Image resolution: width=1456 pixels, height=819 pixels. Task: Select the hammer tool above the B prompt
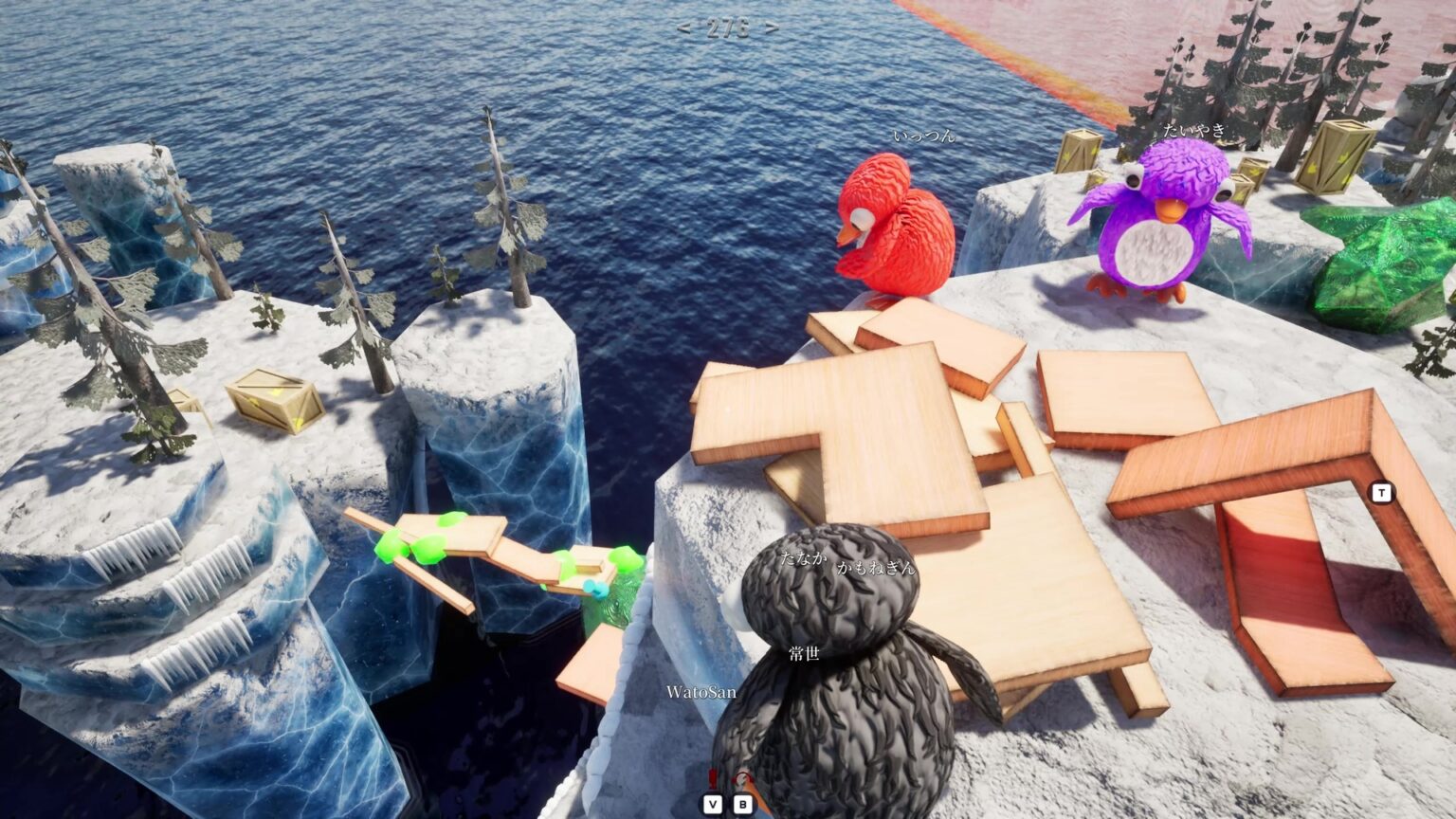point(744,779)
